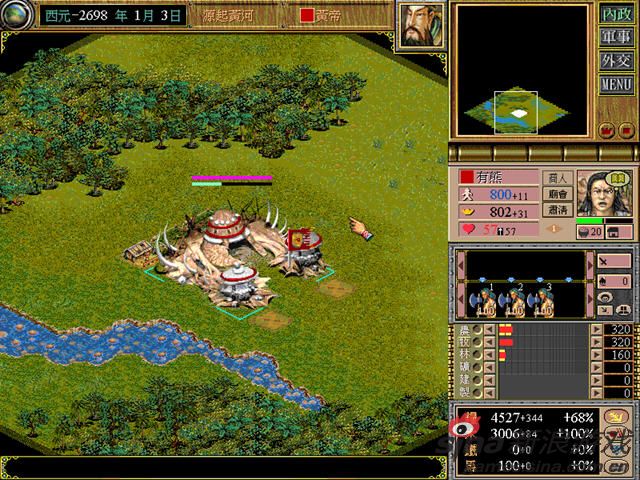Increase the 林 forestry allocation with right arrow
Image resolution: width=640 pixels, height=480 pixels.
[x=597, y=355]
